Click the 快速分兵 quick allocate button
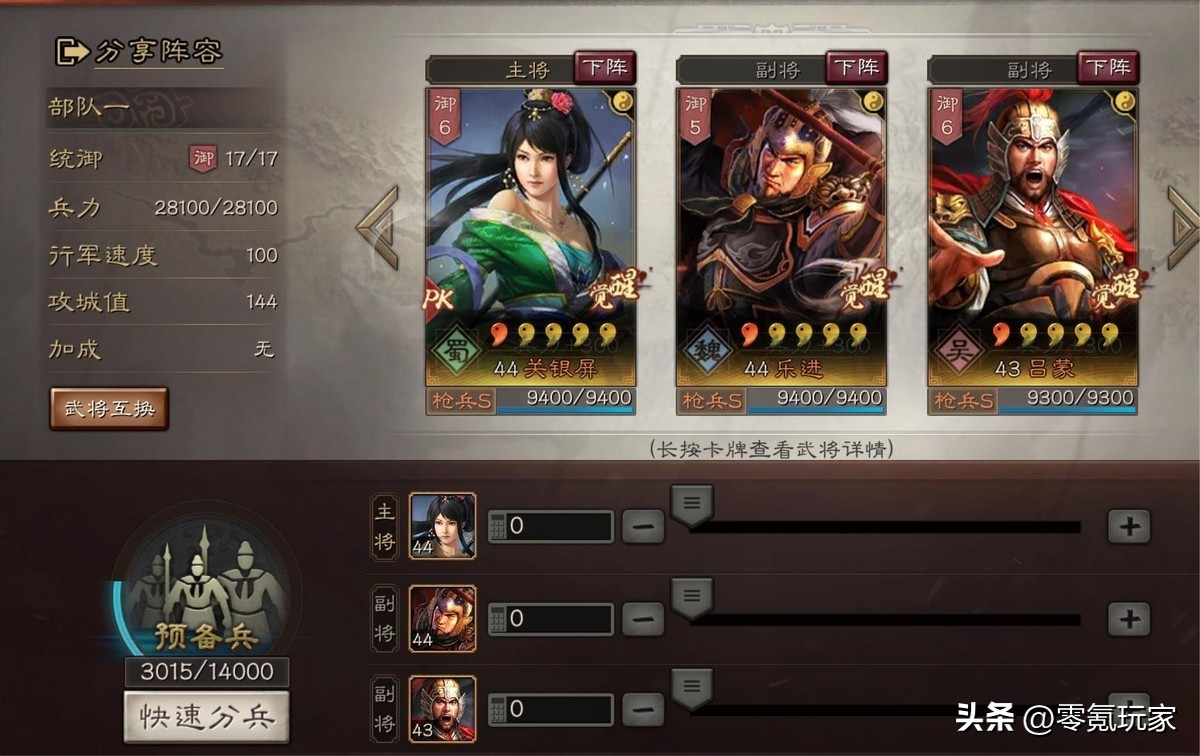Image resolution: width=1200 pixels, height=756 pixels. pyautogui.click(x=206, y=717)
